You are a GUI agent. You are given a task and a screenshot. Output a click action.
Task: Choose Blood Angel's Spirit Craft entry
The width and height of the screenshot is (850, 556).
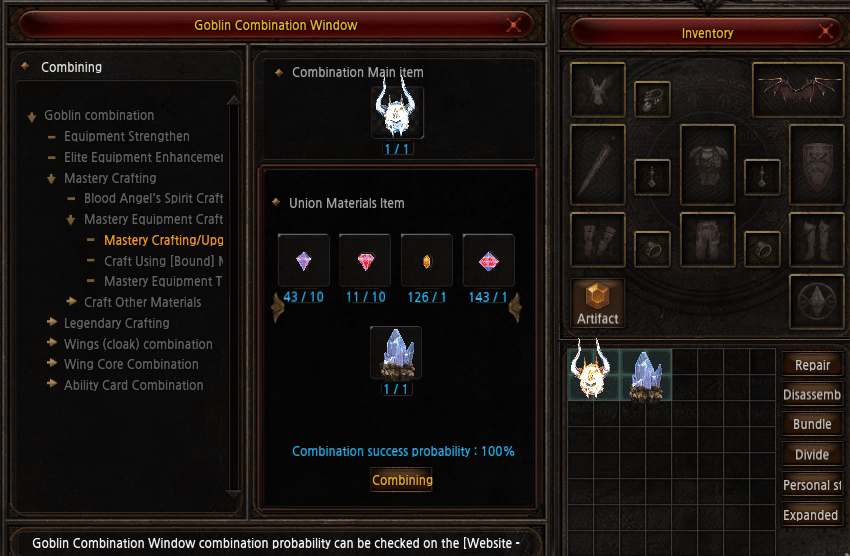[x=153, y=199]
